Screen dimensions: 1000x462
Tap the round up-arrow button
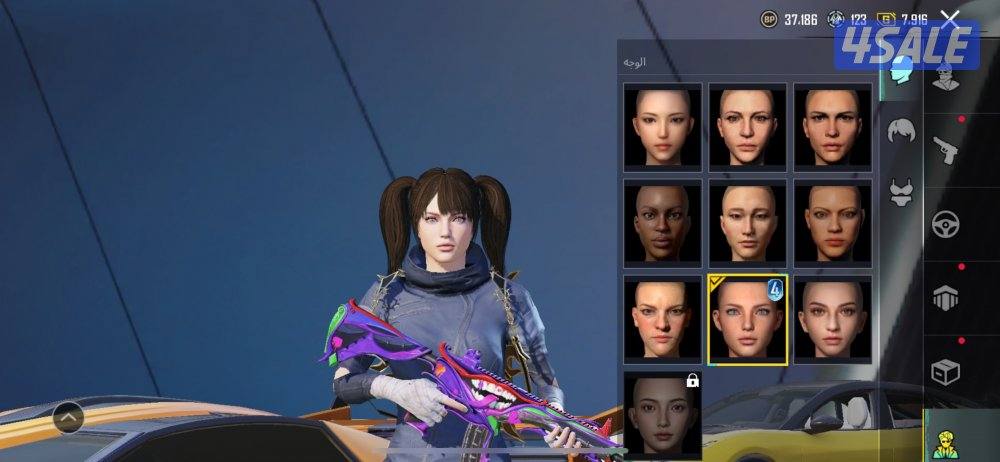coord(68,414)
